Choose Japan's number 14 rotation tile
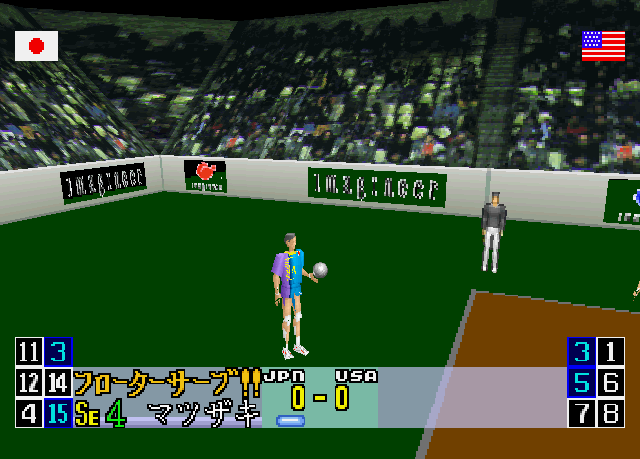The width and height of the screenshot is (640, 459). [59, 382]
